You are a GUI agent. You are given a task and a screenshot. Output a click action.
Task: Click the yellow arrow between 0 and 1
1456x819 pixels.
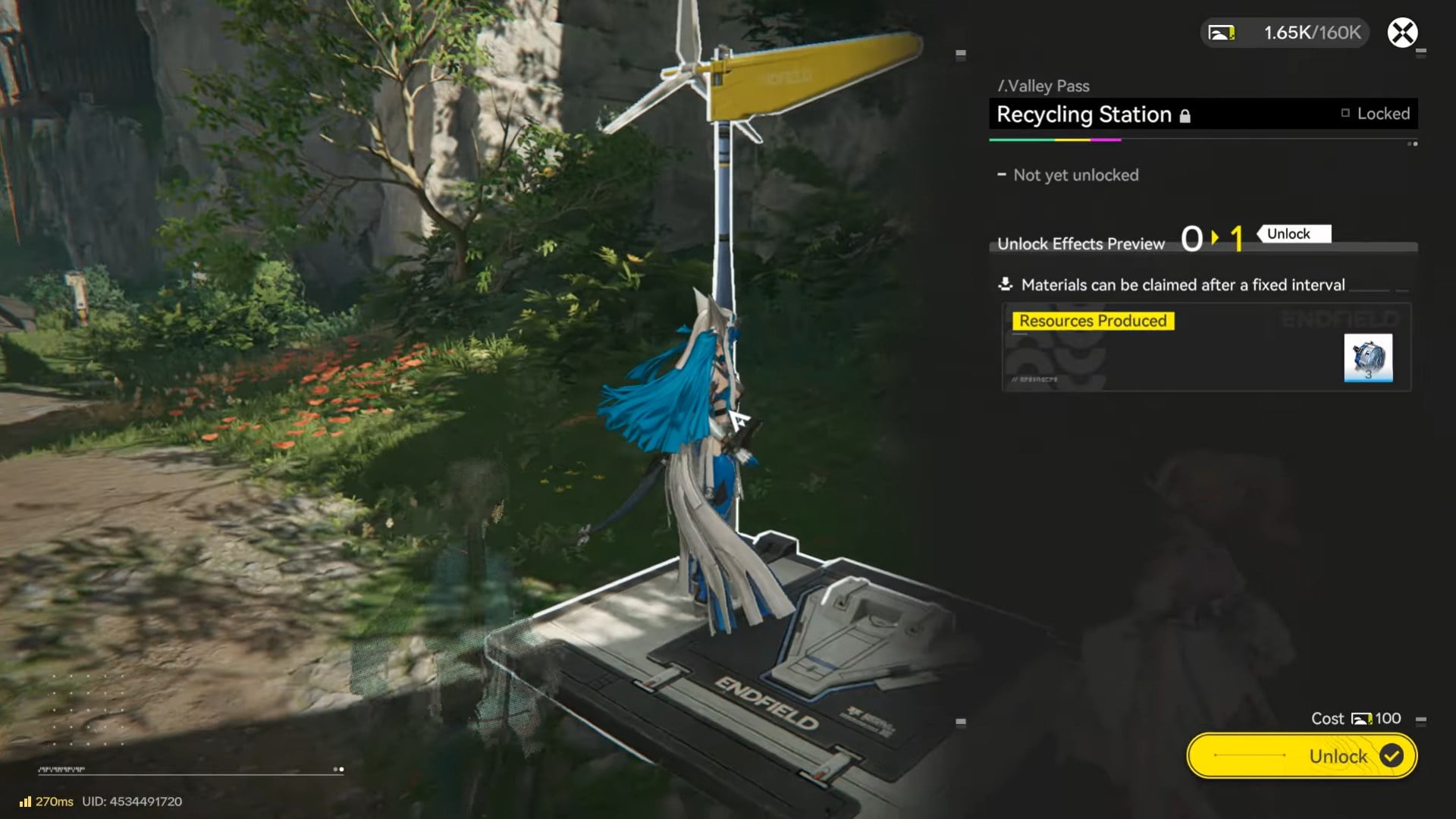tap(1216, 238)
